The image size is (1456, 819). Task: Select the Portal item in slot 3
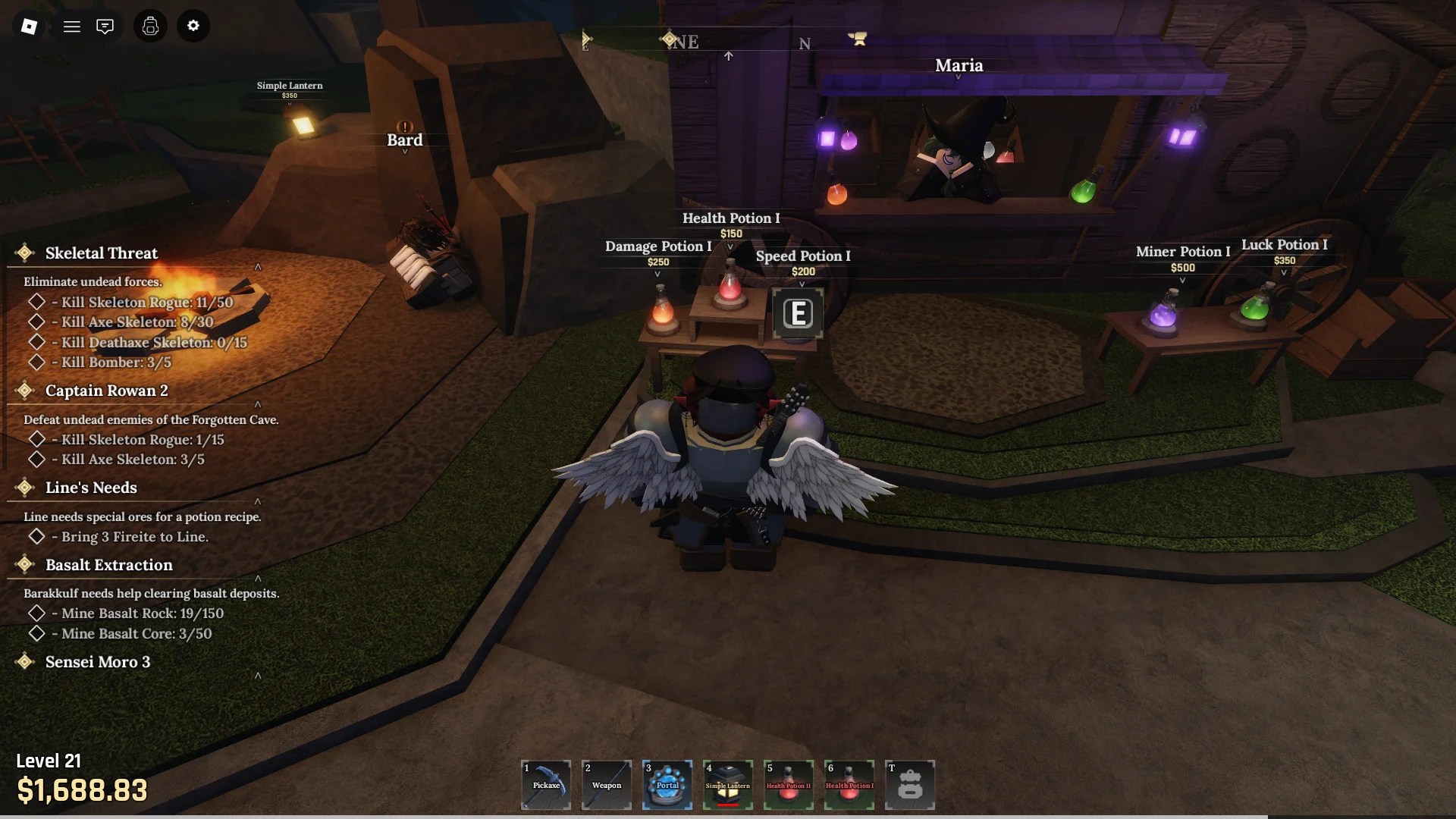[667, 785]
